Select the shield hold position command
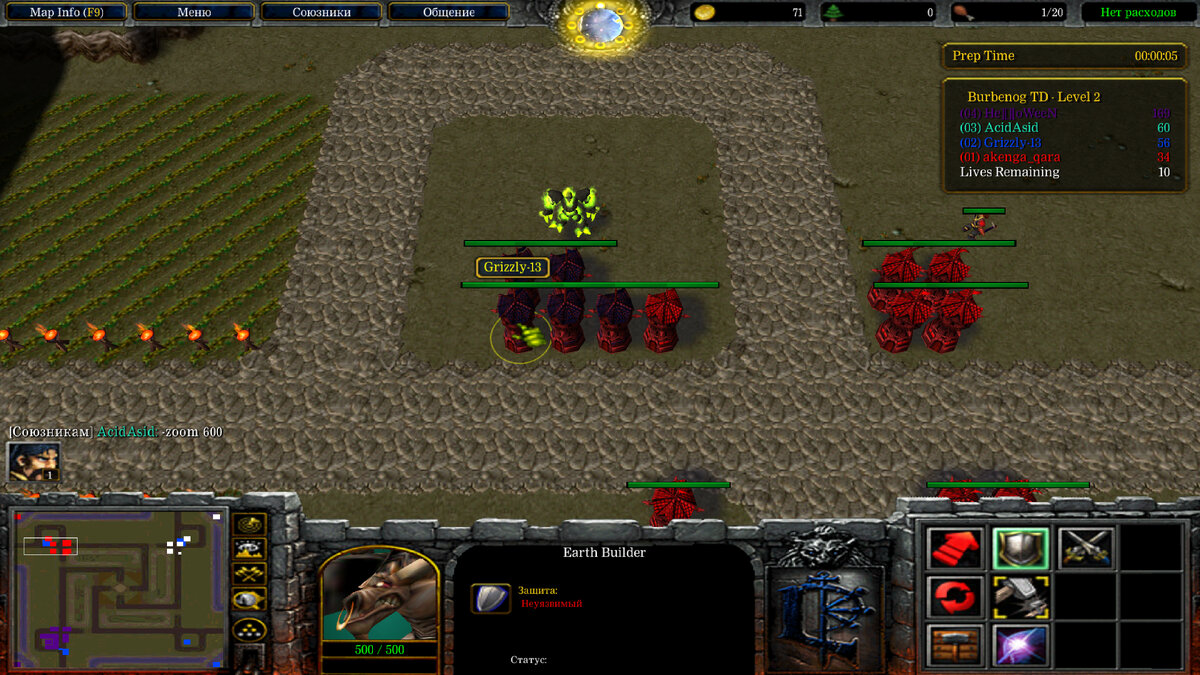 click(1020, 548)
